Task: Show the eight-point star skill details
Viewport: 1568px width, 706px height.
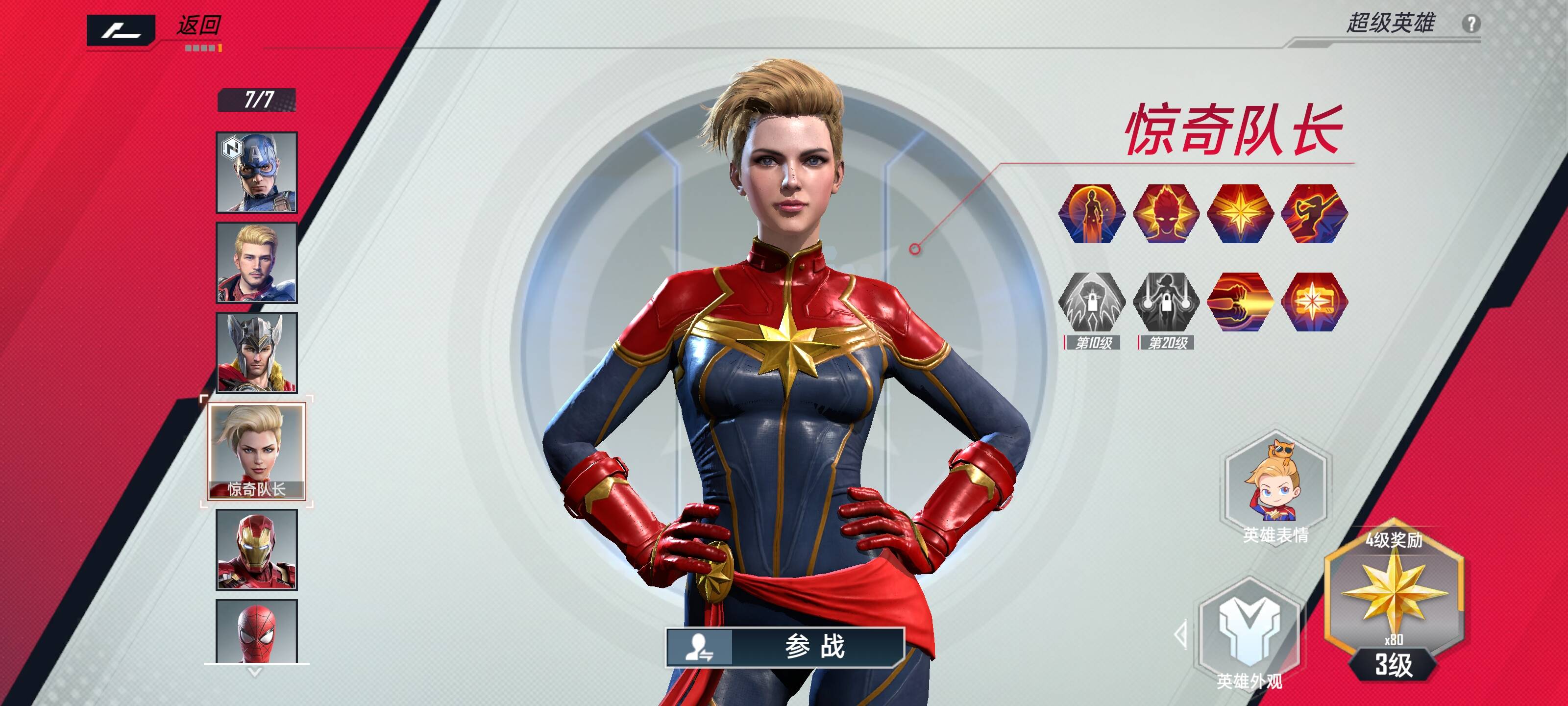Action: tap(1240, 214)
